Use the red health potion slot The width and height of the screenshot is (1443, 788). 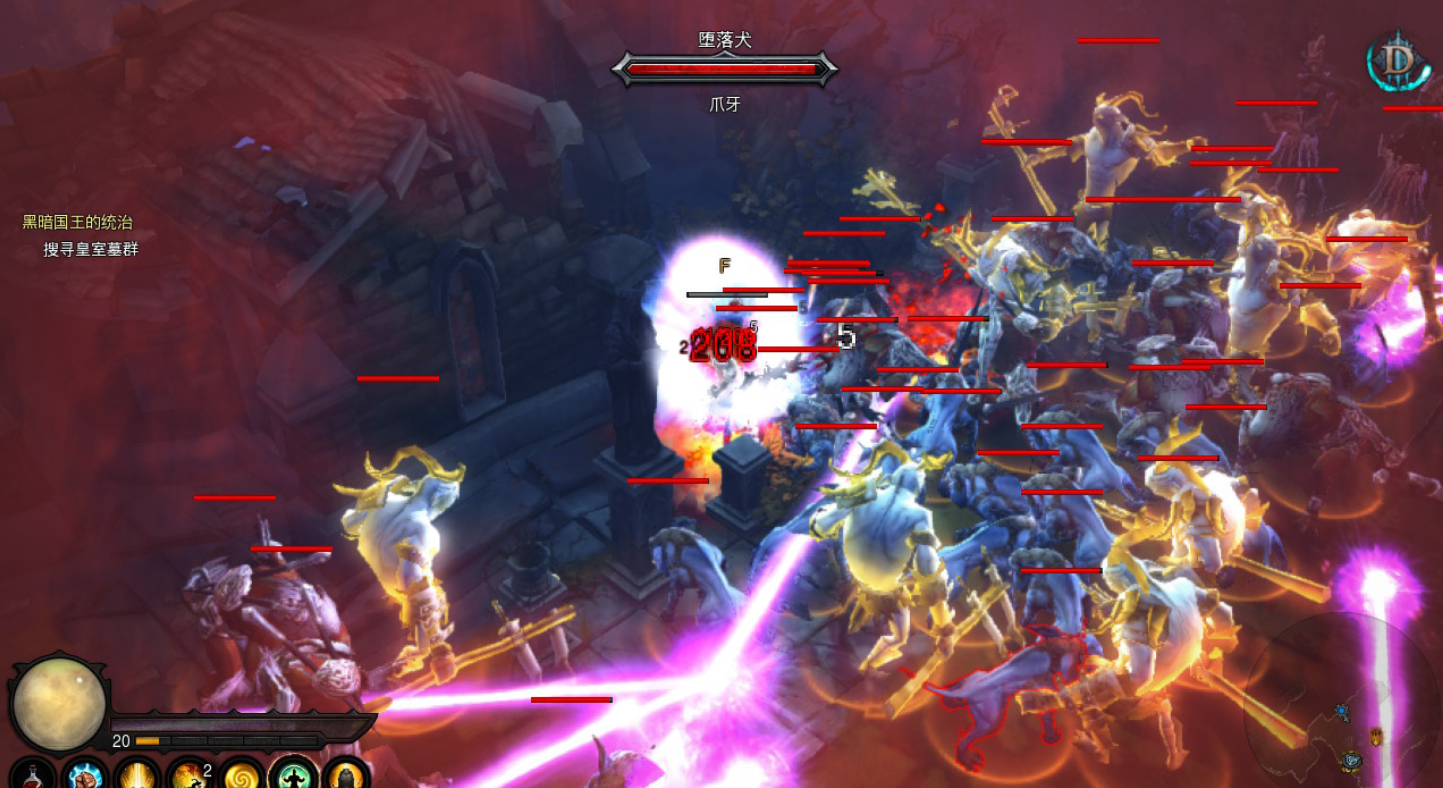(33, 775)
